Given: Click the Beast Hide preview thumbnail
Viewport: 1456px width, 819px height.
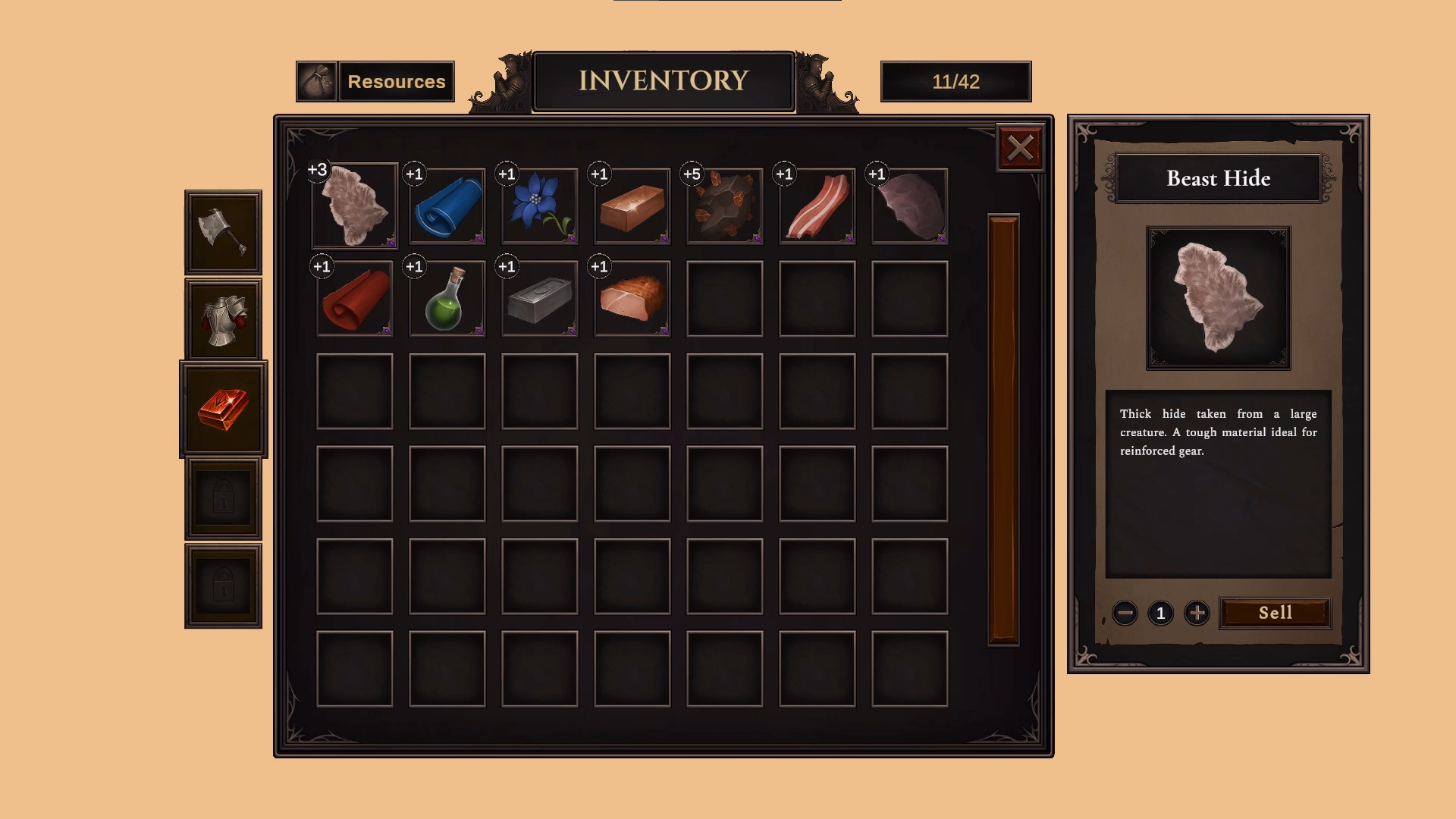Looking at the screenshot, I should [x=1218, y=299].
